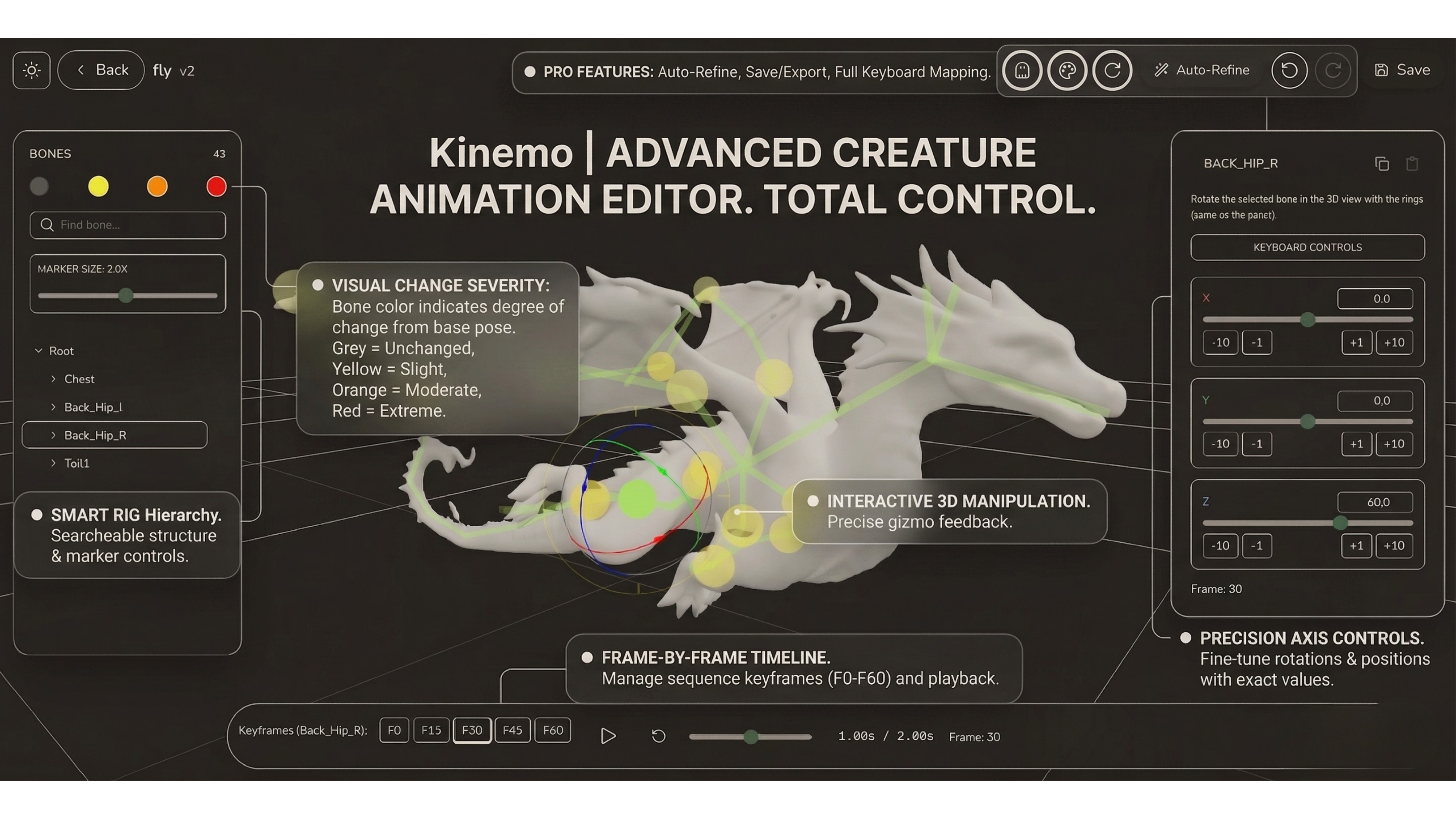Paste values using the clipboard icon
The image size is (1456, 819).
1412,163
